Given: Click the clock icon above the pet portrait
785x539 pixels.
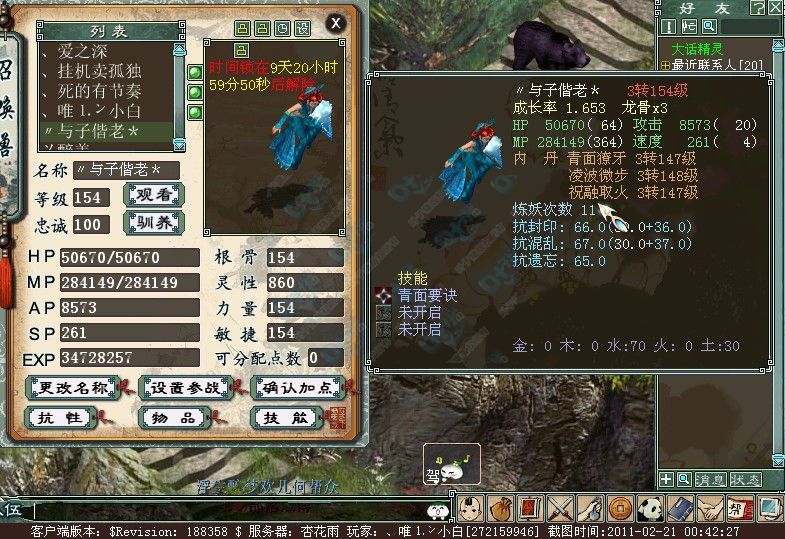Looking at the screenshot, I should pos(283,28).
